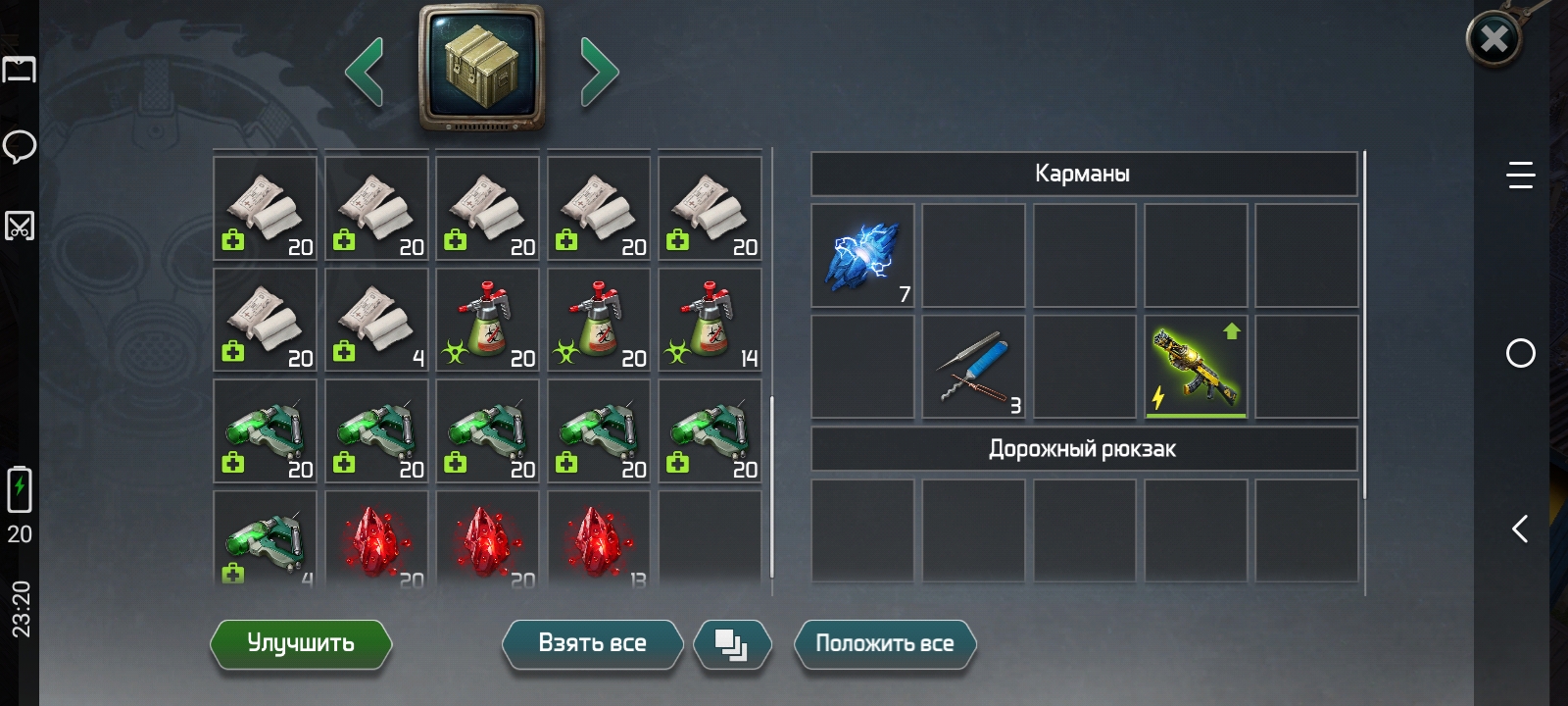Viewport: 1568px width, 706px height.
Task: Select the bandage stack with 4 left
Action: point(376,321)
